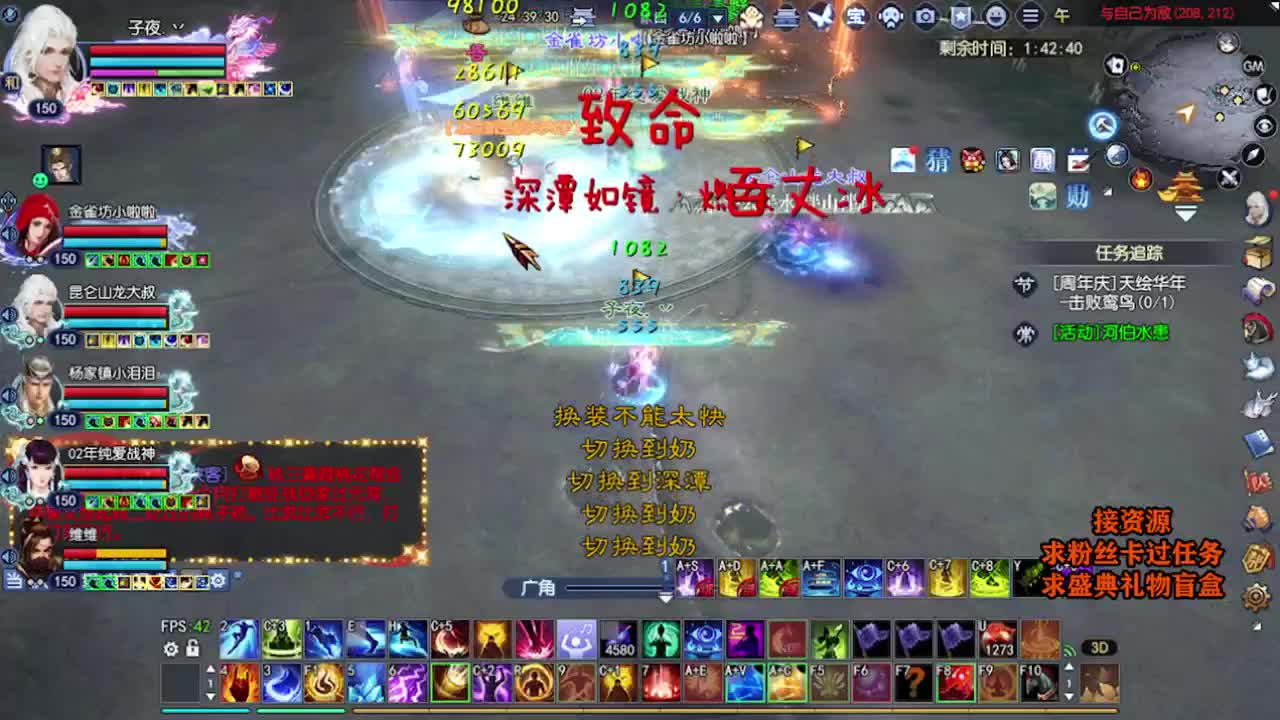Activate the A+S skill above the hotbar
This screenshot has height=720, width=1280.
pos(694,578)
